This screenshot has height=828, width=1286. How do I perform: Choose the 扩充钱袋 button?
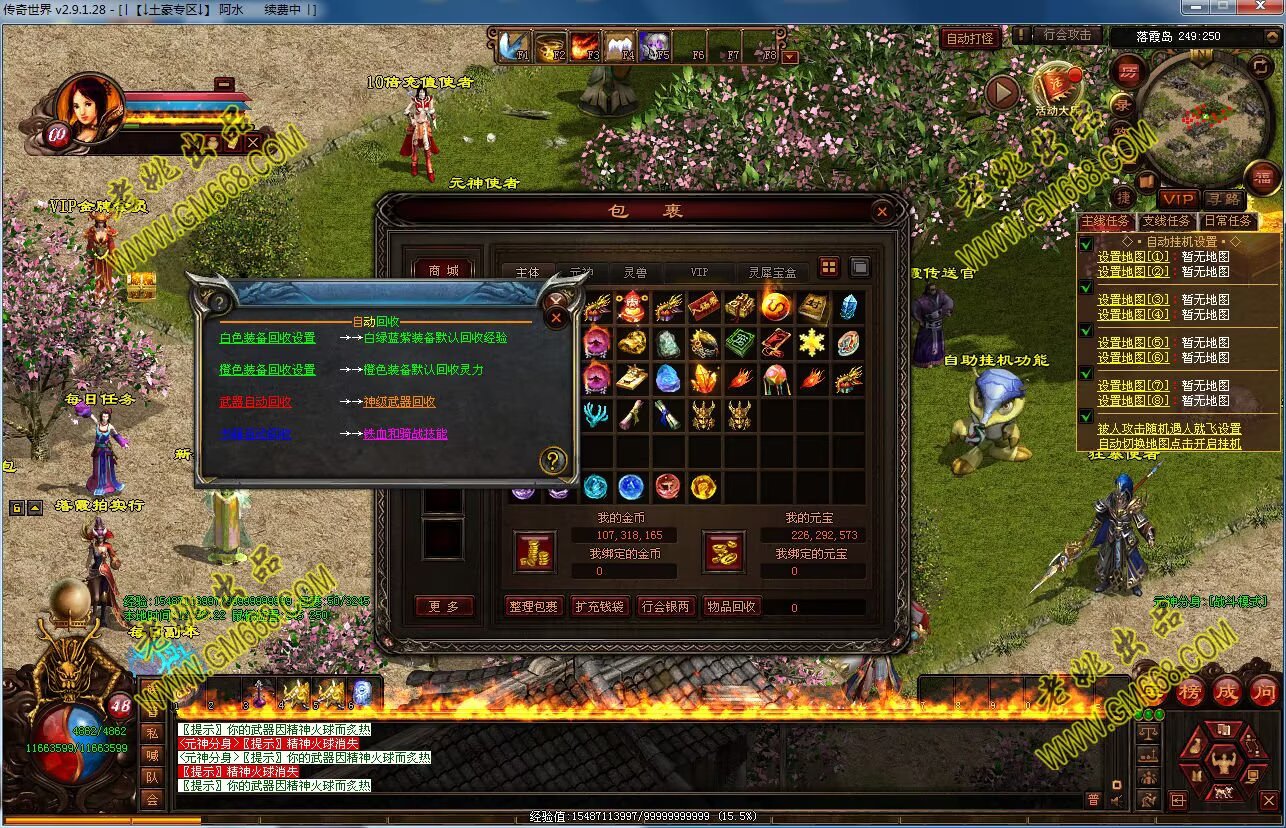[599, 606]
